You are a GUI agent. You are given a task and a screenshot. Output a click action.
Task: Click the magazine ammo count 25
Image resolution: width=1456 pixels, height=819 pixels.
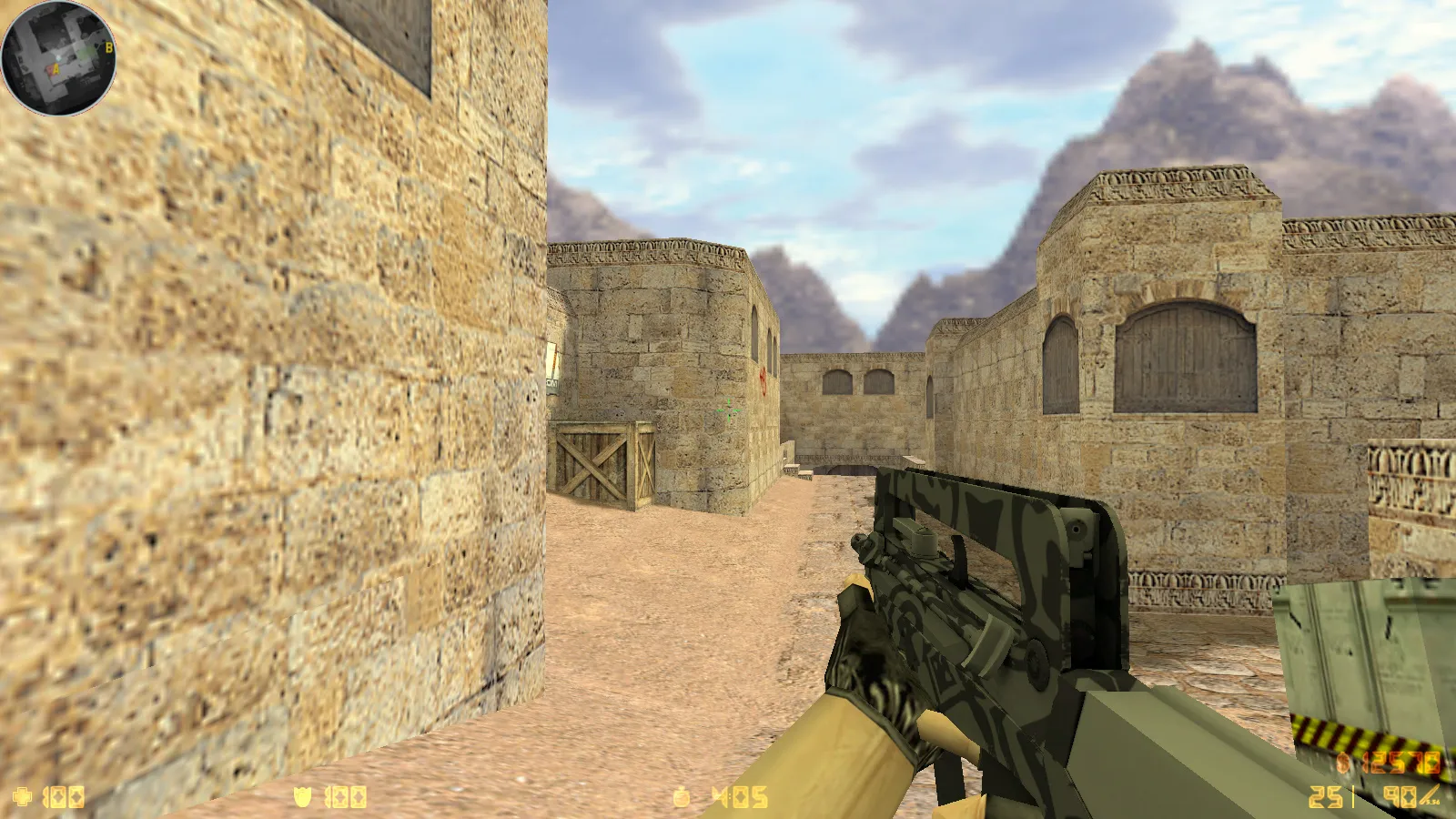coord(1325,797)
